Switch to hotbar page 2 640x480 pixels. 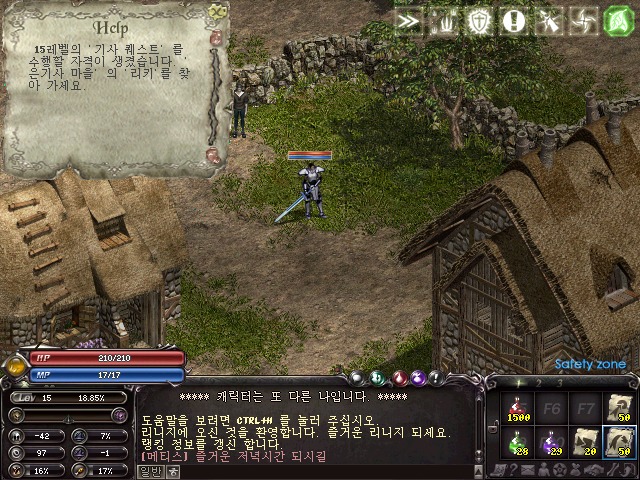539,381
